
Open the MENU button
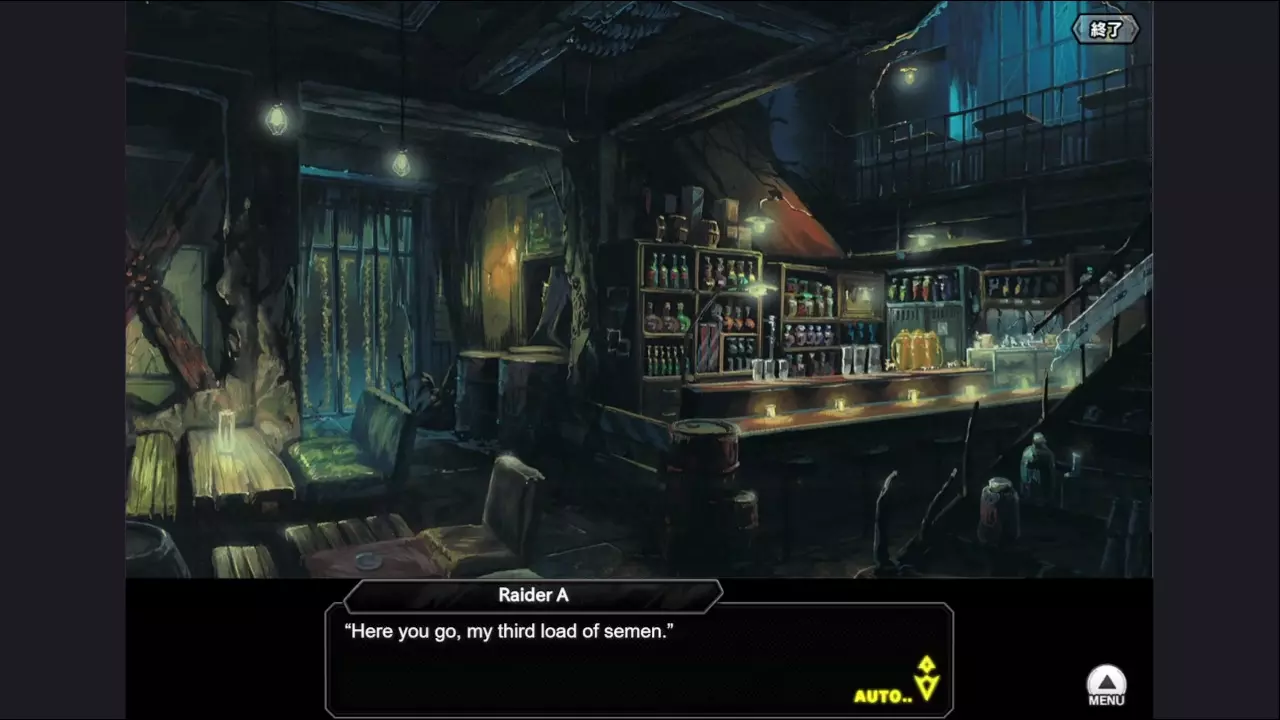1106,687
